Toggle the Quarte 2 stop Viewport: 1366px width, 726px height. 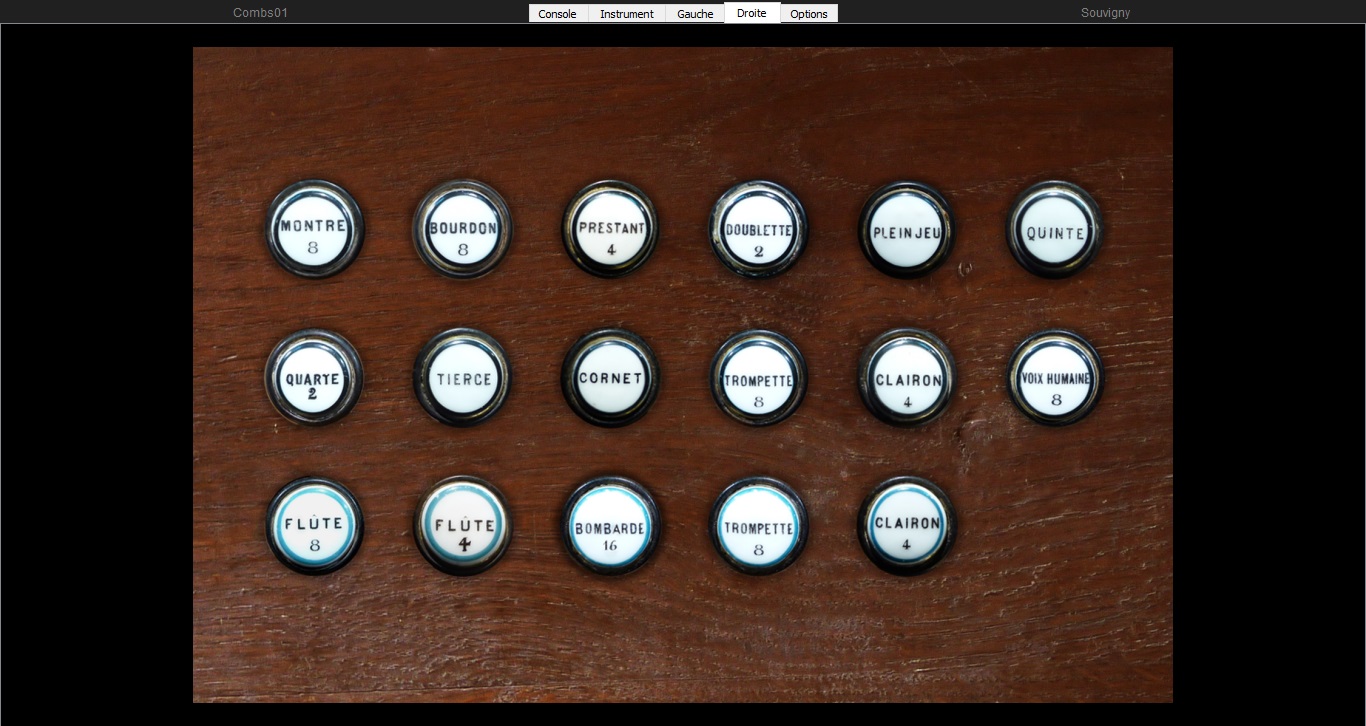tap(313, 378)
